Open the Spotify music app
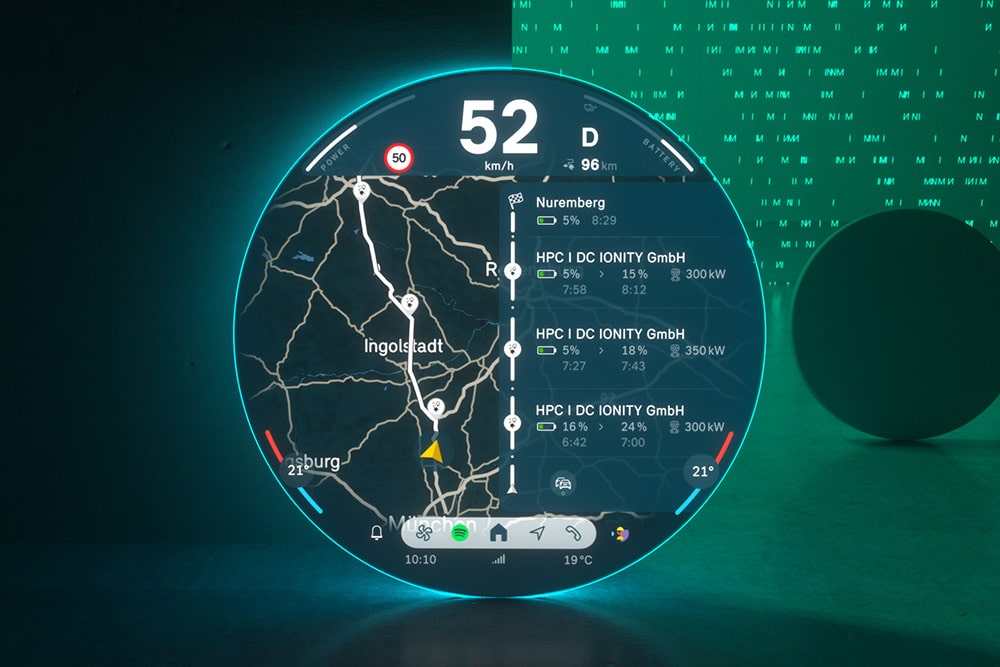The width and height of the screenshot is (1000, 667). click(x=460, y=533)
